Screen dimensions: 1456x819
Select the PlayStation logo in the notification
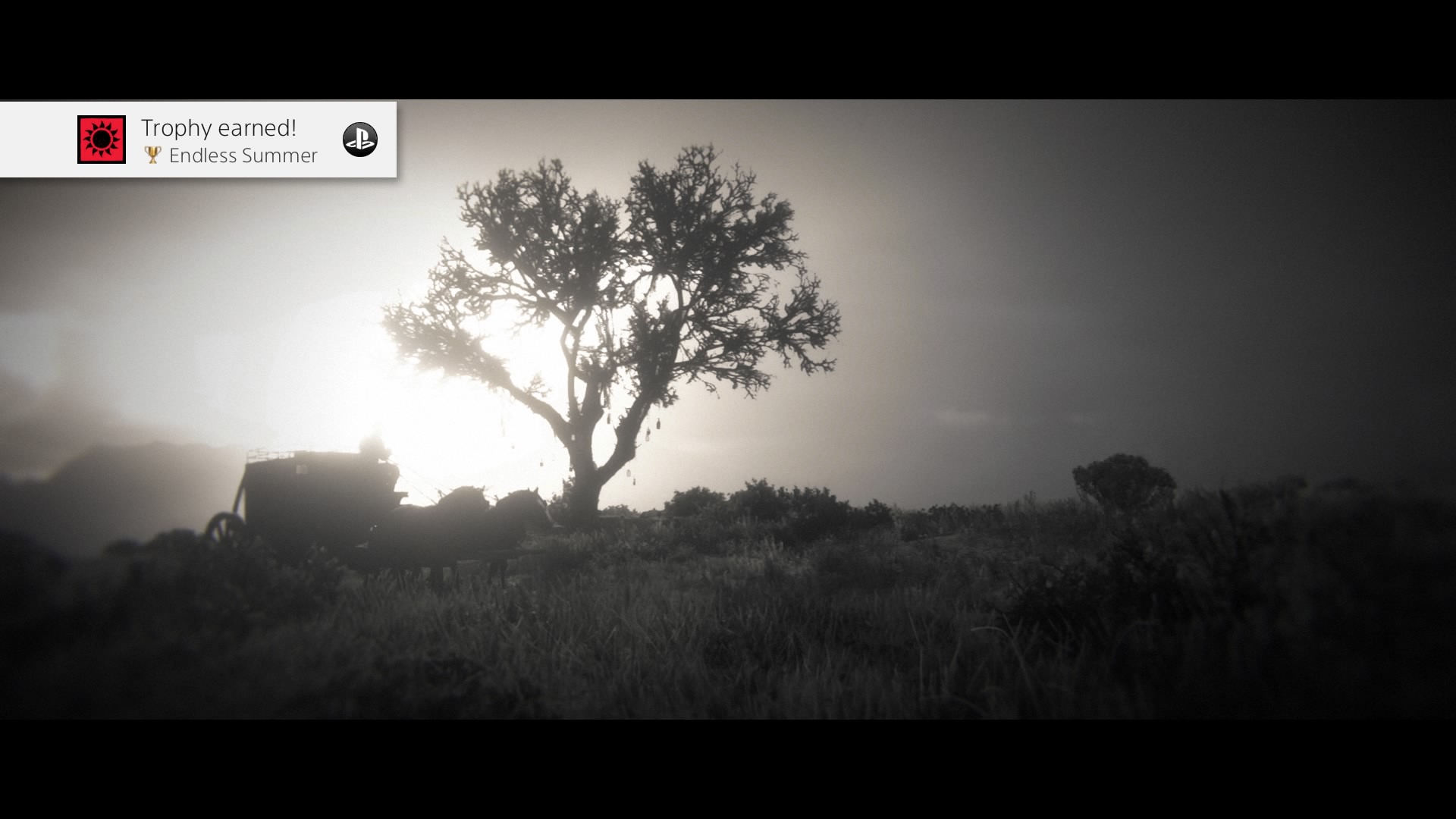362,140
